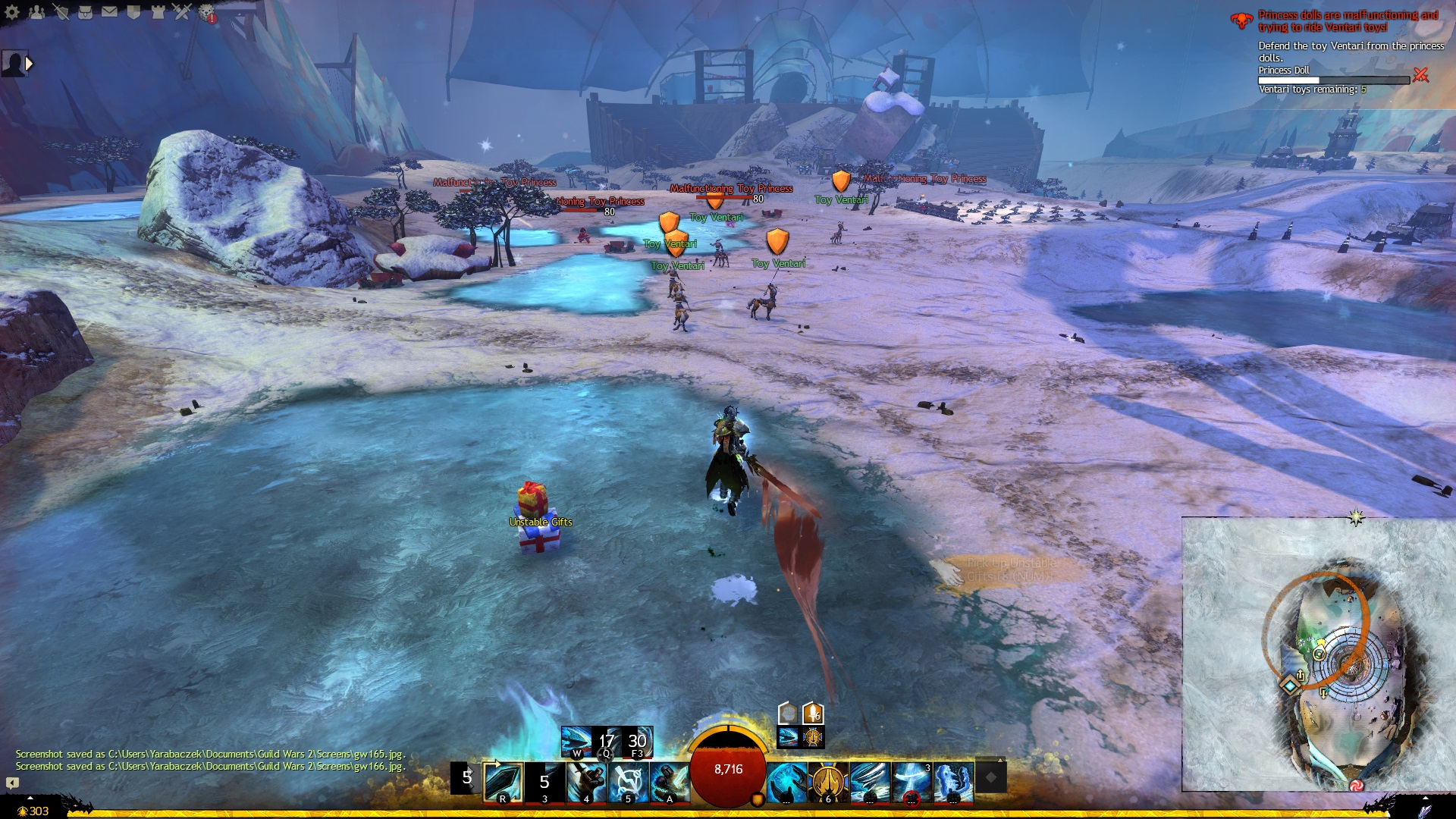Open the mail envelope icon
The height and width of the screenshot is (819, 1456).
[110, 12]
